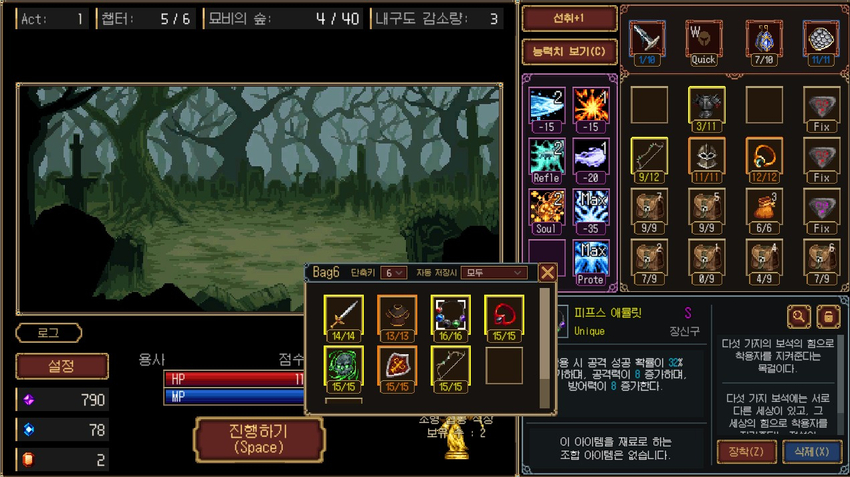Show the 로그 log panel
Viewport: 850px width, 477px height.
coord(48,333)
